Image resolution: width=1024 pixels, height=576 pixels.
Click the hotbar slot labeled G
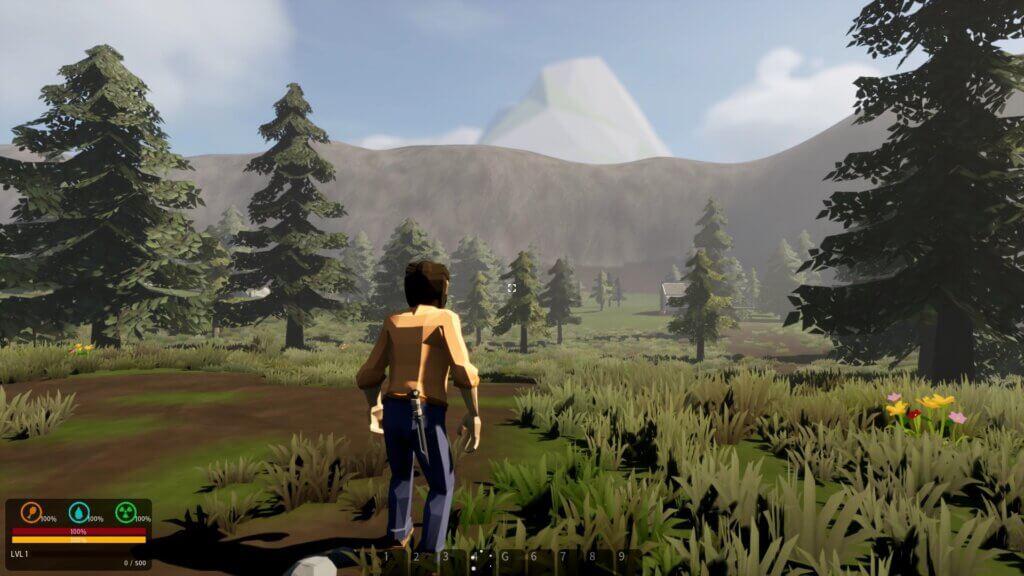505,558
